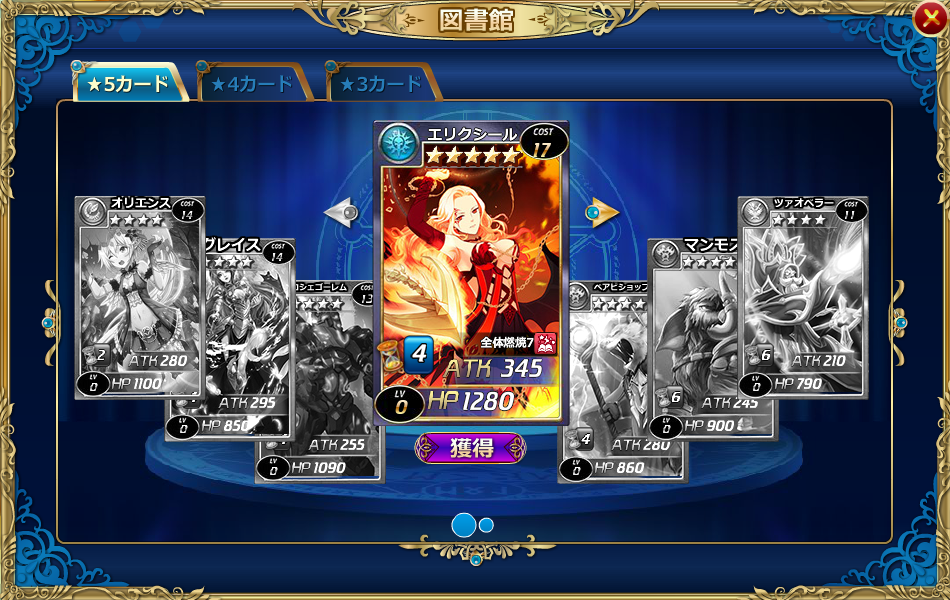Advance to next card with right arrow
This screenshot has width=950, height=600.
point(602,212)
